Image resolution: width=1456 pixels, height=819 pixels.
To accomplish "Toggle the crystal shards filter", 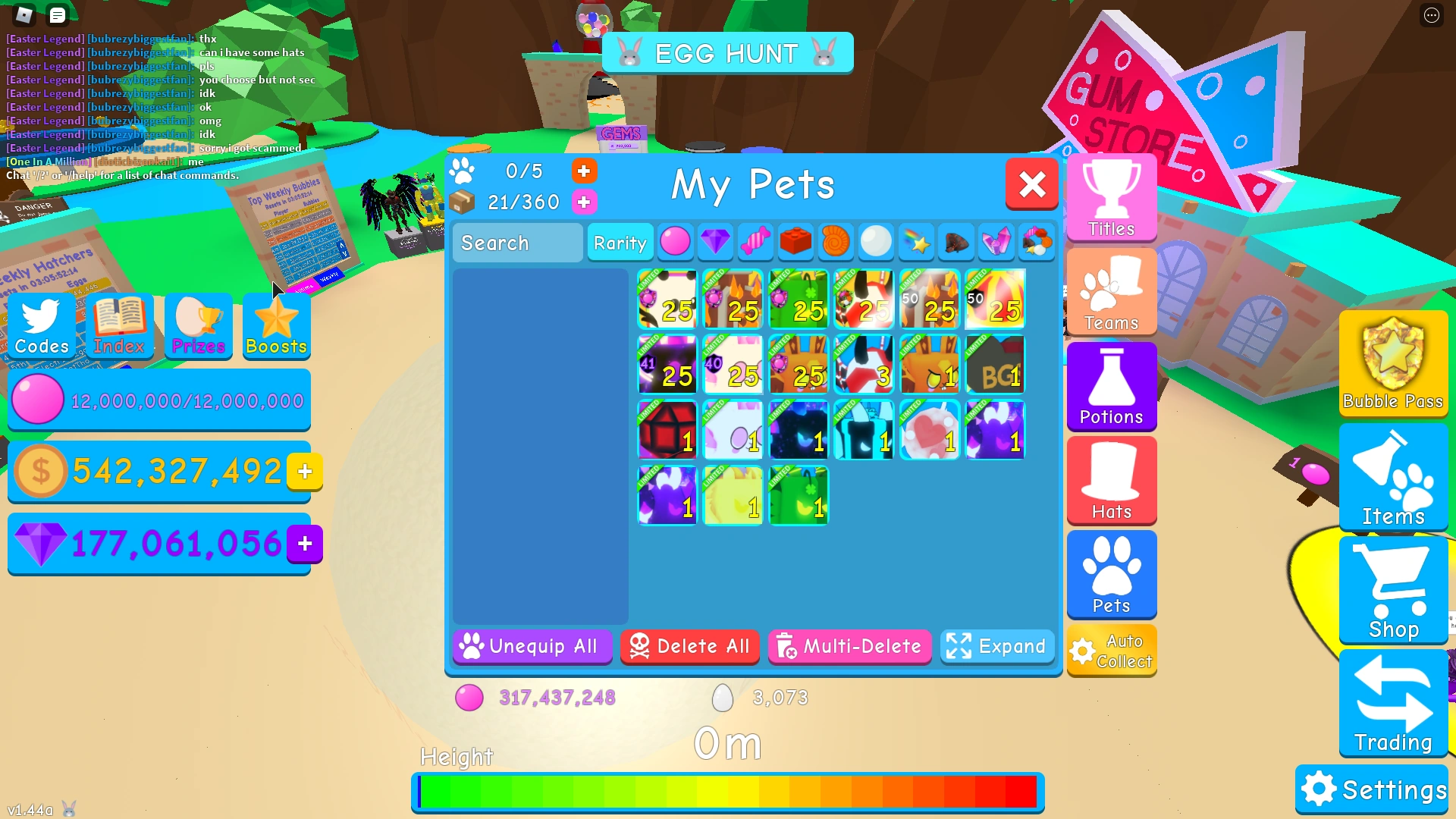I will click(996, 242).
